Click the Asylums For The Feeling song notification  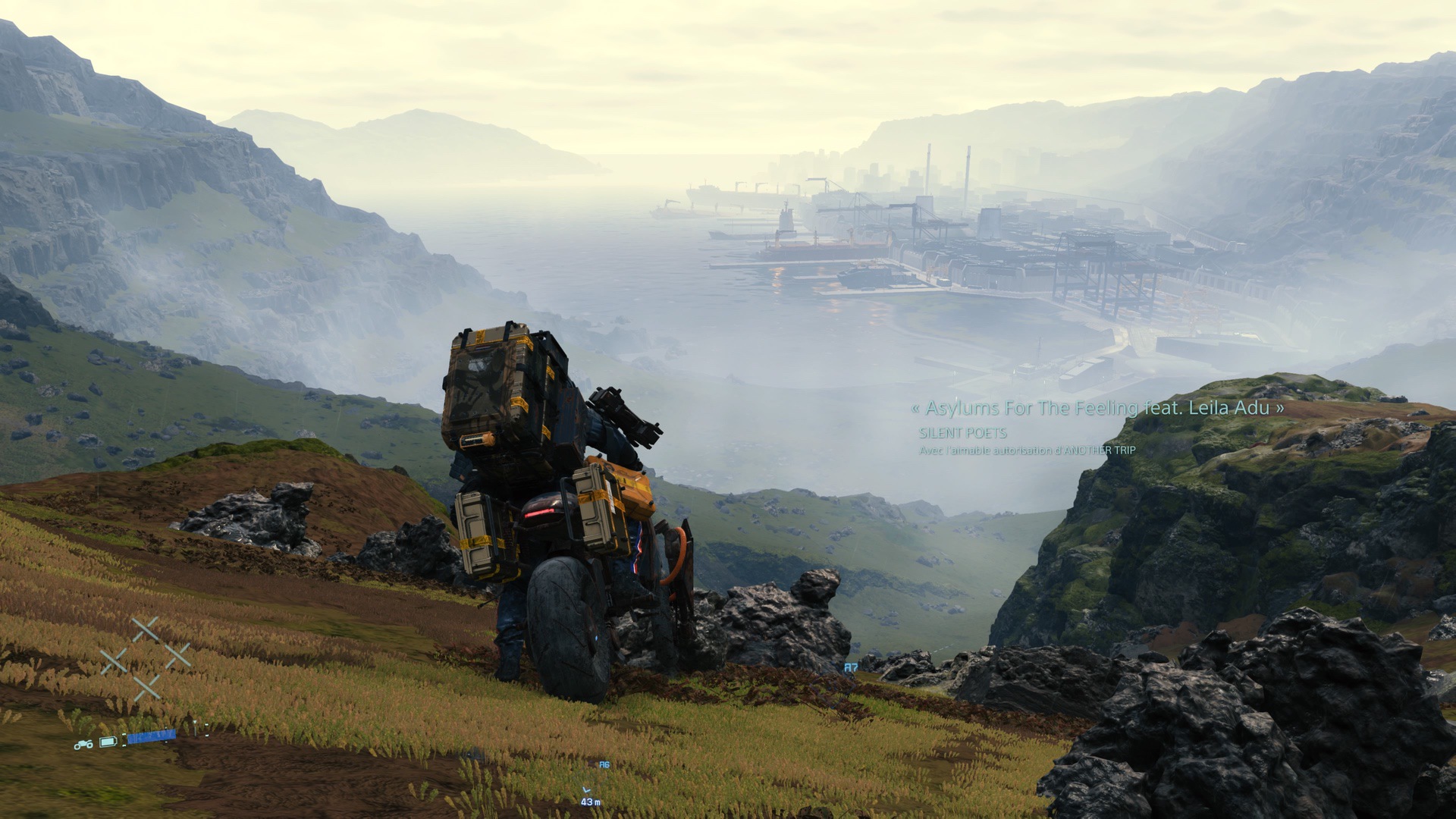pos(1097,408)
